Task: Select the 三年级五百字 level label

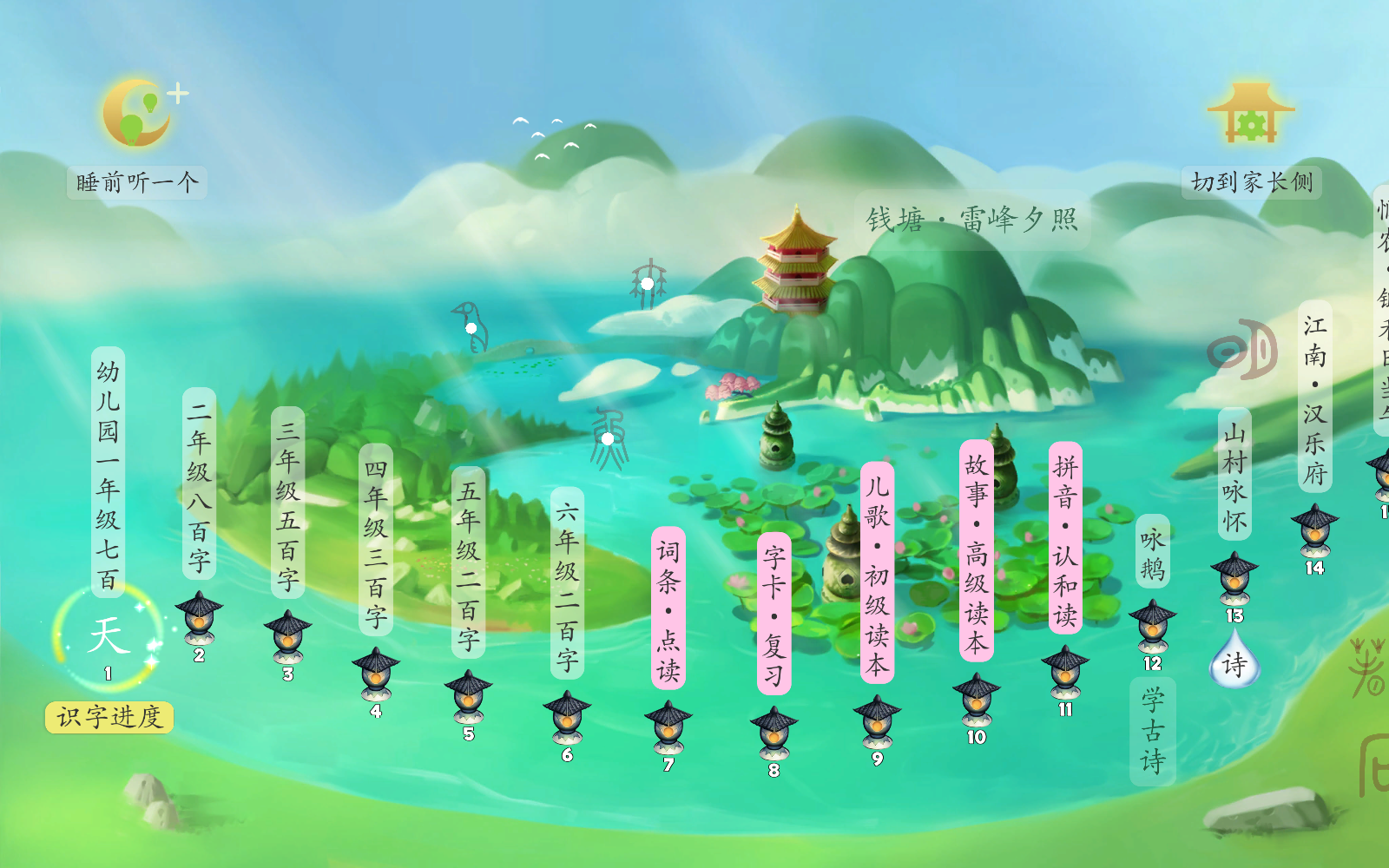Action: pyautogui.click(x=287, y=503)
